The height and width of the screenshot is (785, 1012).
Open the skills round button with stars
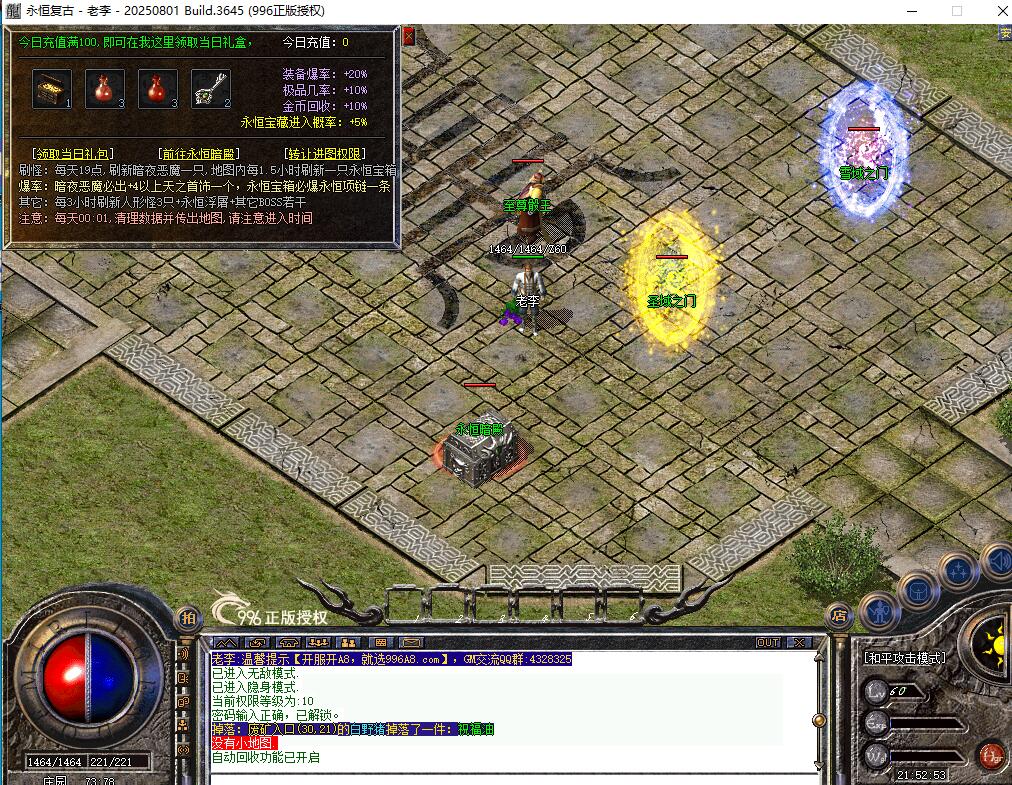(x=956, y=571)
